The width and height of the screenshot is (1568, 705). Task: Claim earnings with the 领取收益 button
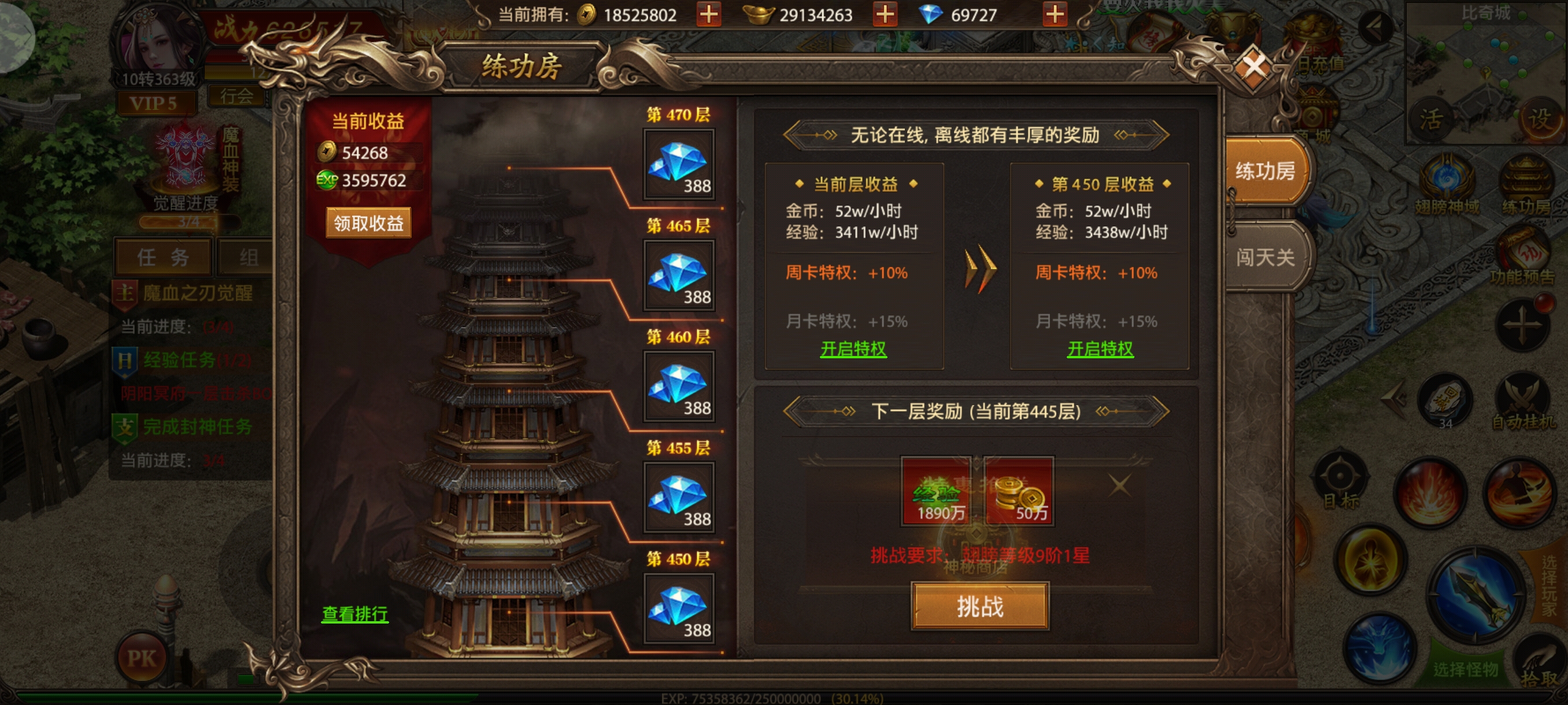(x=368, y=223)
